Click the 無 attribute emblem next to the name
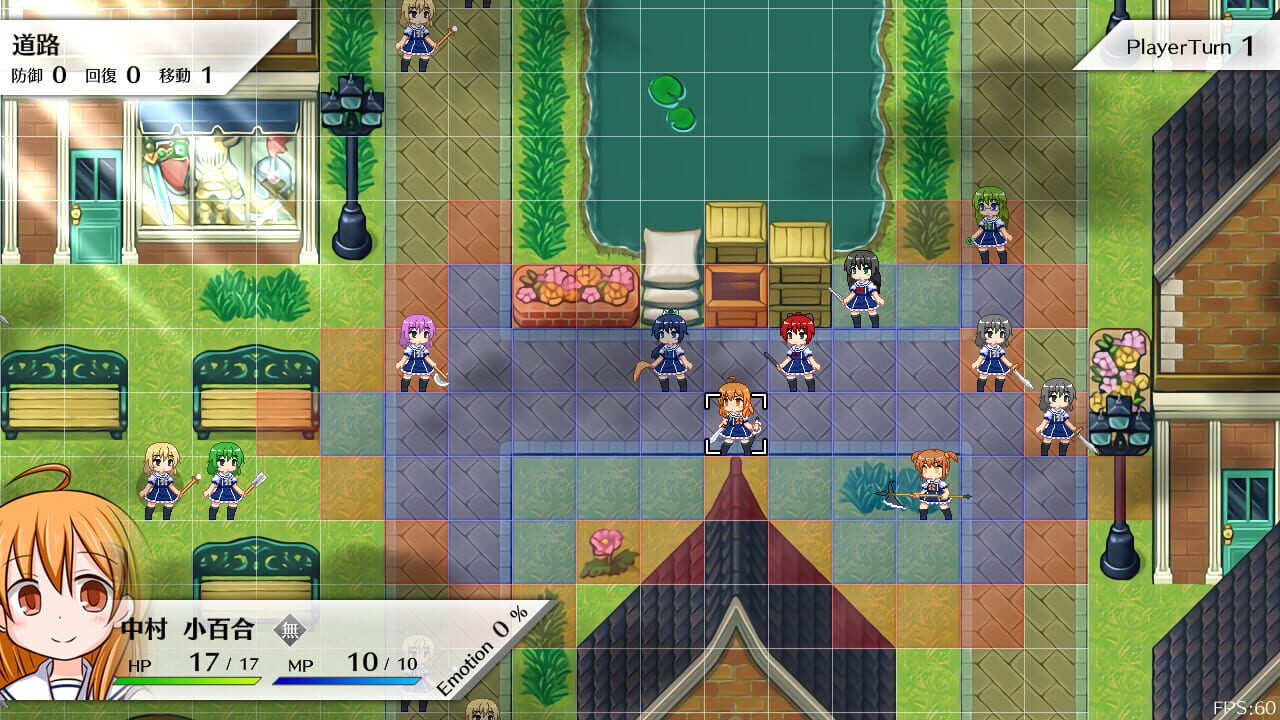Viewport: 1280px width, 720px height. click(x=289, y=629)
